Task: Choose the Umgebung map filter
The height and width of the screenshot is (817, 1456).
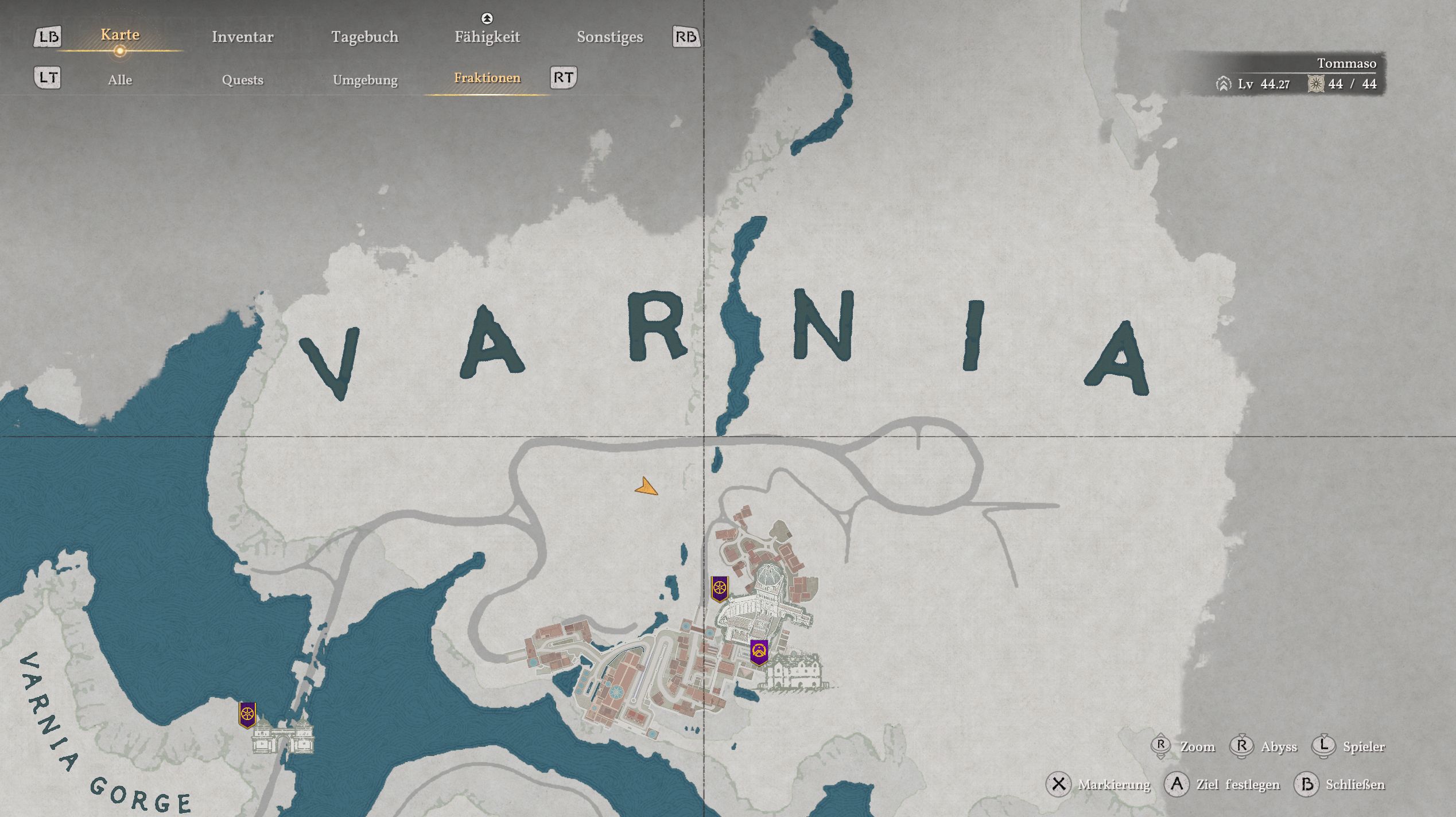Action: click(x=365, y=80)
